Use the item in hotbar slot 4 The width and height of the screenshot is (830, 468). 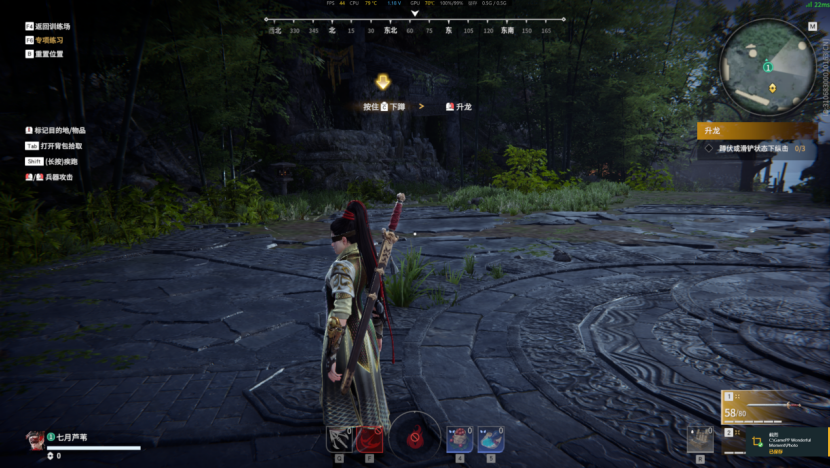tap(460, 438)
